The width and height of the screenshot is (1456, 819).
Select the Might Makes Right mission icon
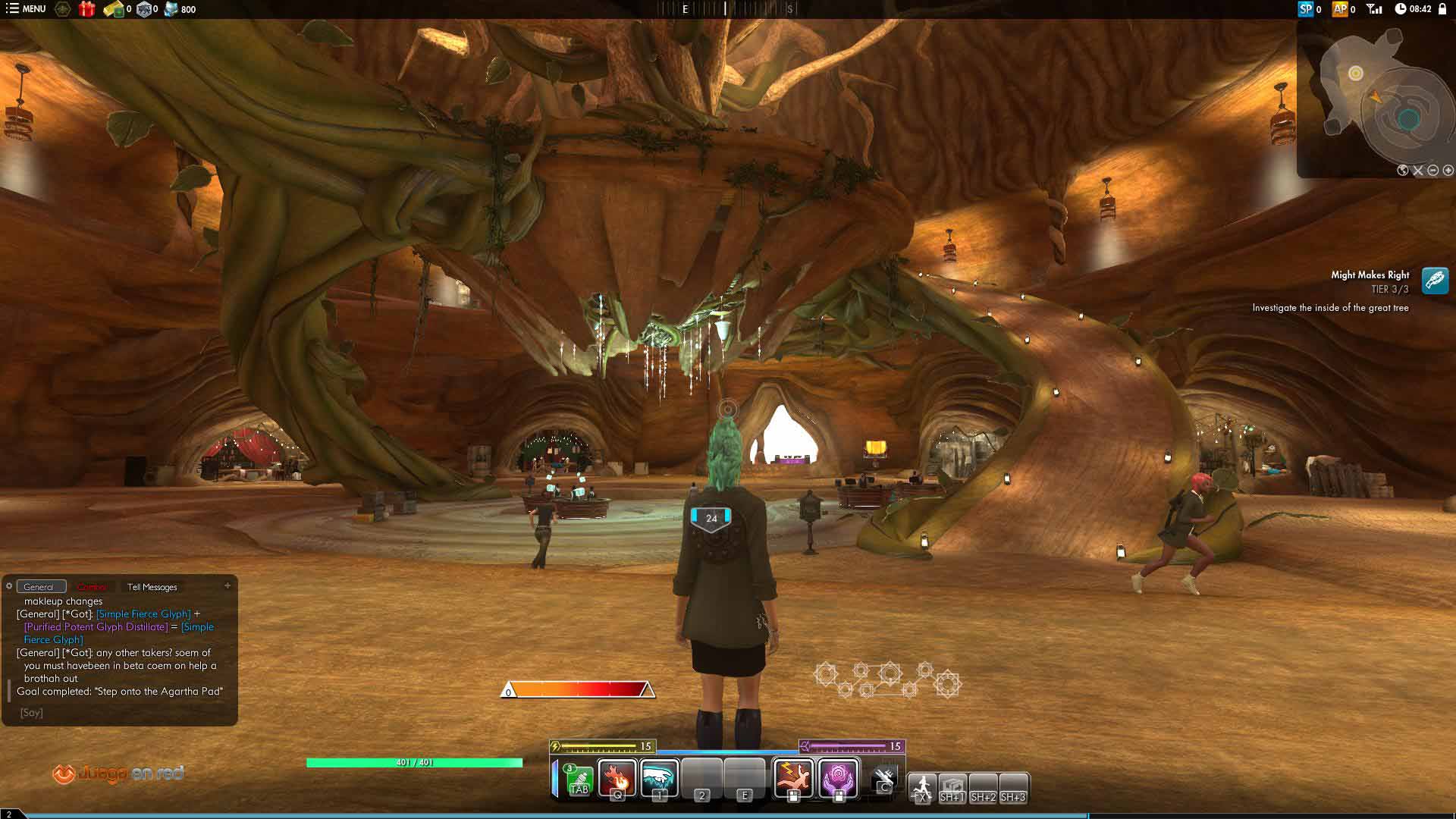(x=1435, y=281)
